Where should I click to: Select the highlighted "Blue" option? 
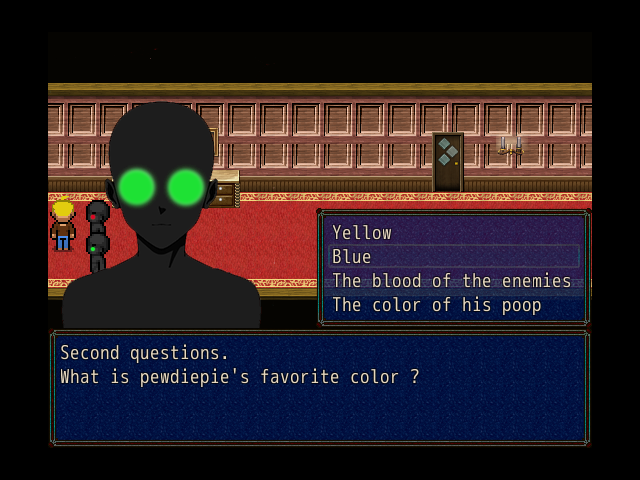click(352, 257)
